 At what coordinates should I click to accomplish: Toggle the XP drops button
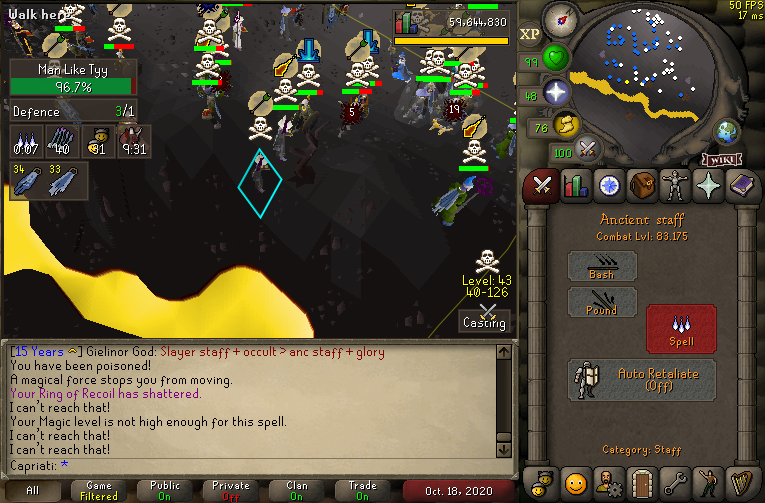(530, 34)
